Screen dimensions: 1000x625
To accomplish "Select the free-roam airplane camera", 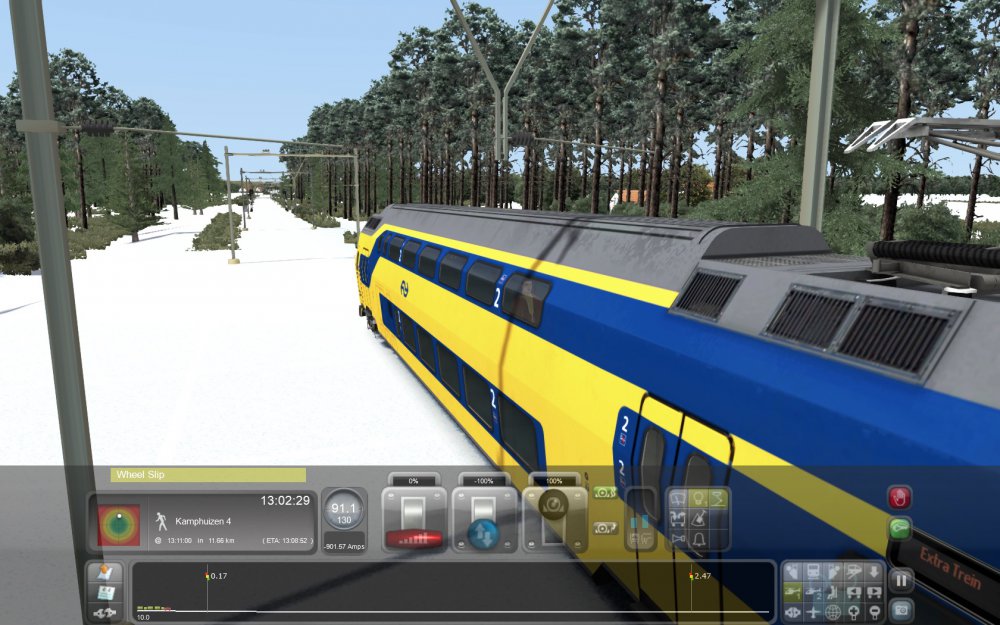I will pyautogui.click(x=812, y=612).
